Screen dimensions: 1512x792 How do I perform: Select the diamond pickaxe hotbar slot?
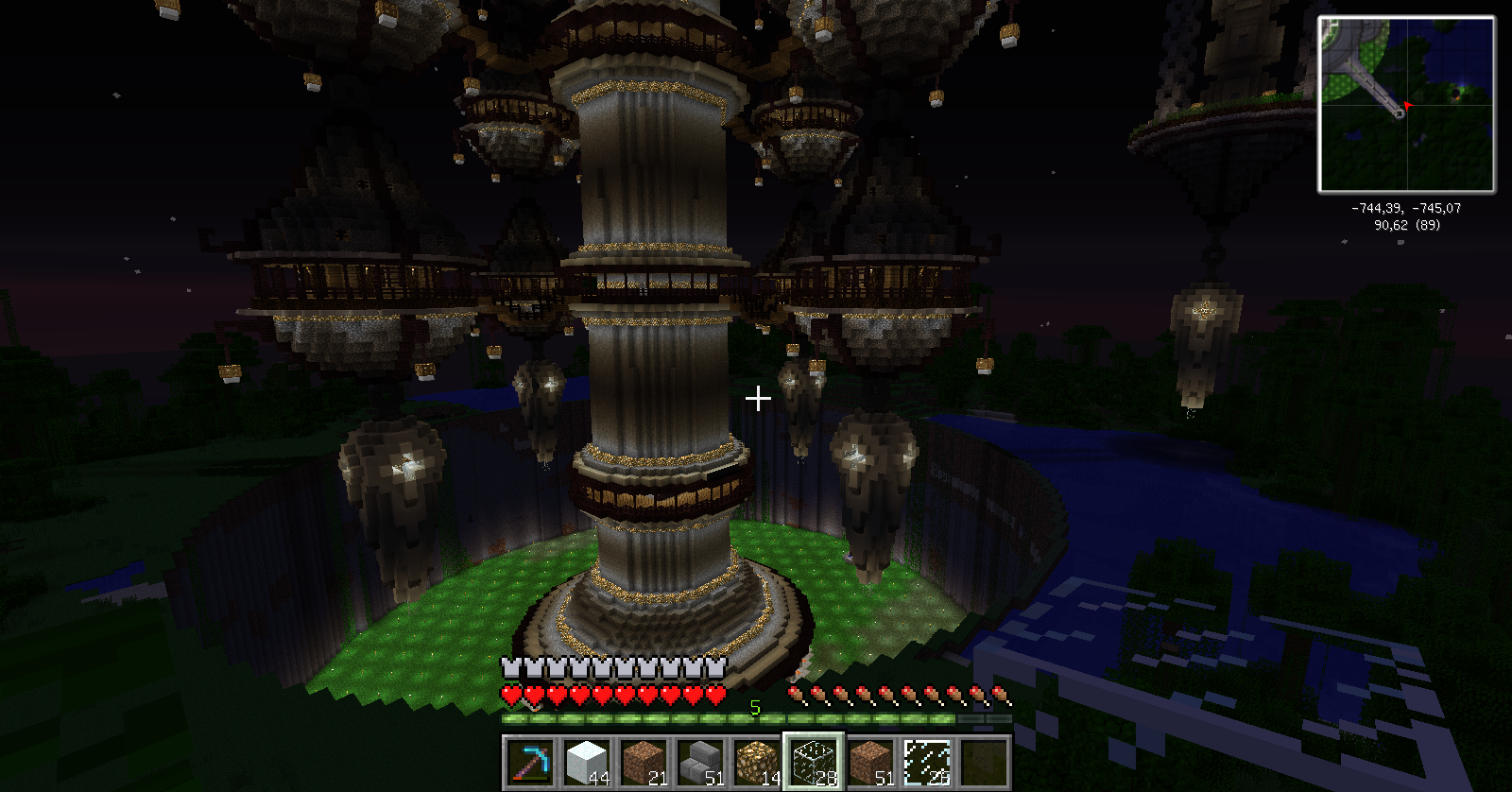(x=529, y=762)
